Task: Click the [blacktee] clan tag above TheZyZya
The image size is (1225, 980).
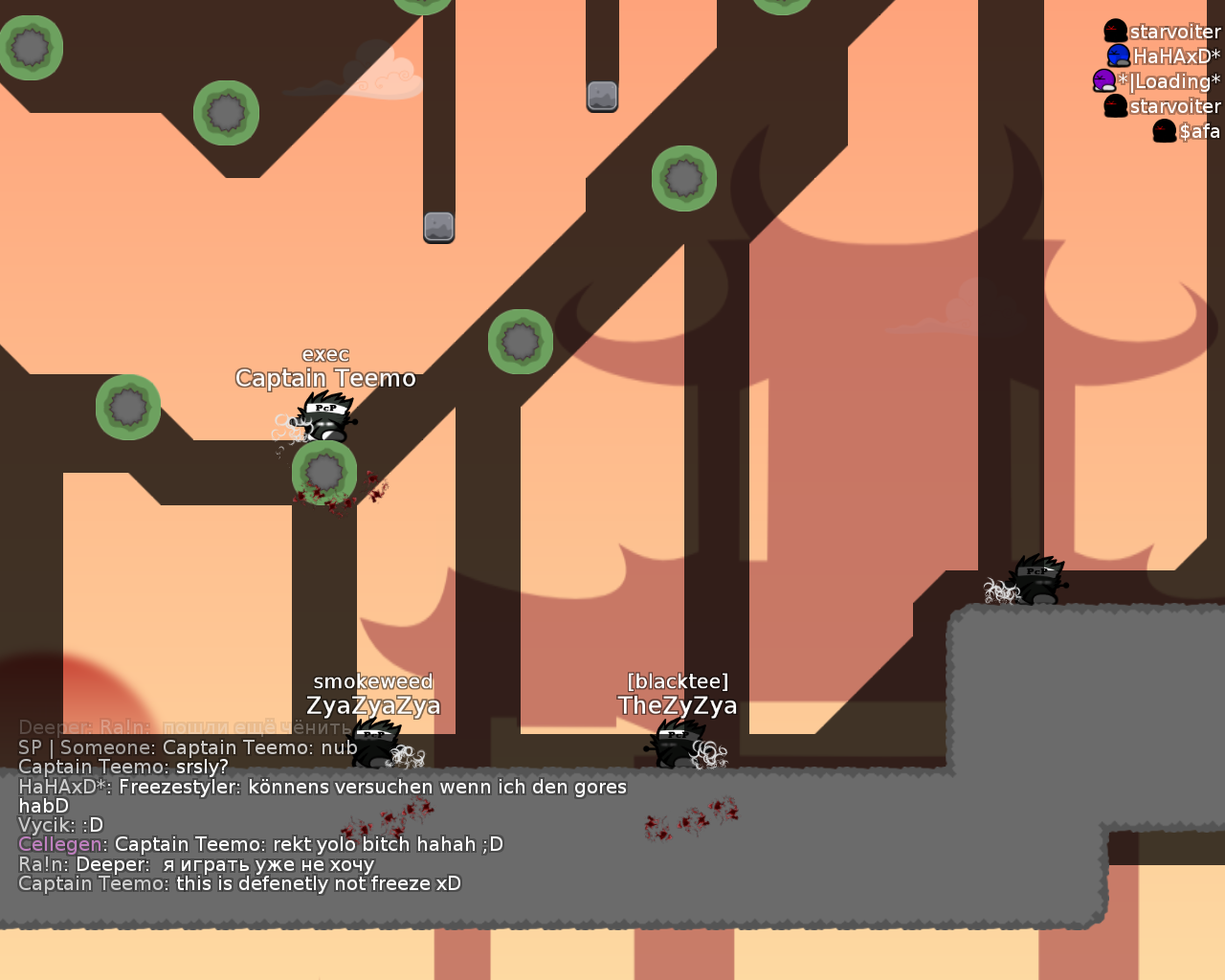Action: [678, 680]
